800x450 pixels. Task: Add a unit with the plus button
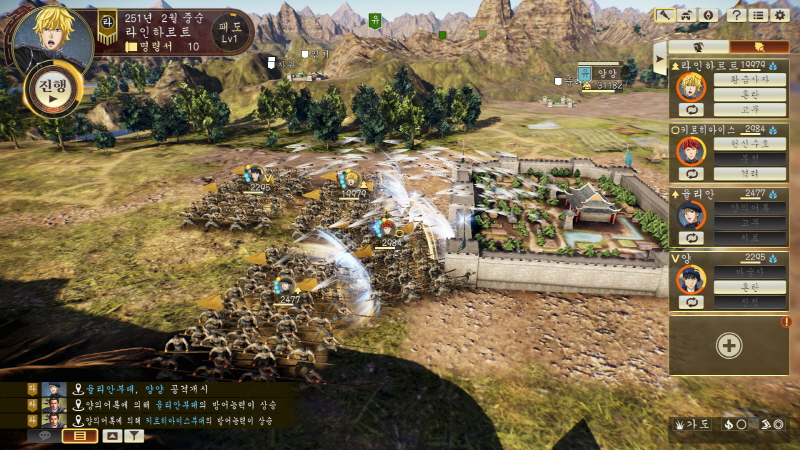(729, 346)
